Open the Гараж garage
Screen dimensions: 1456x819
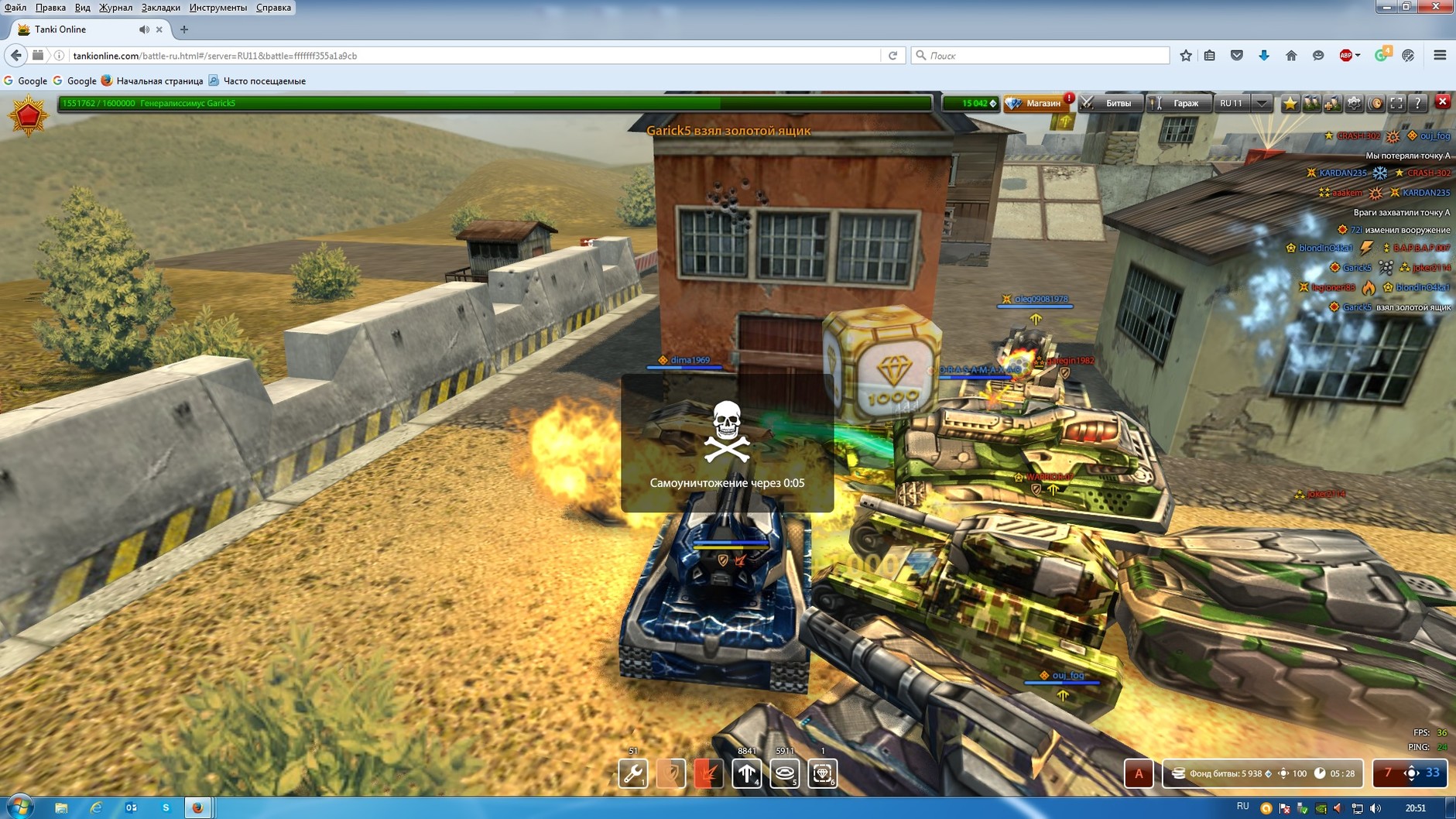tap(1178, 103)
